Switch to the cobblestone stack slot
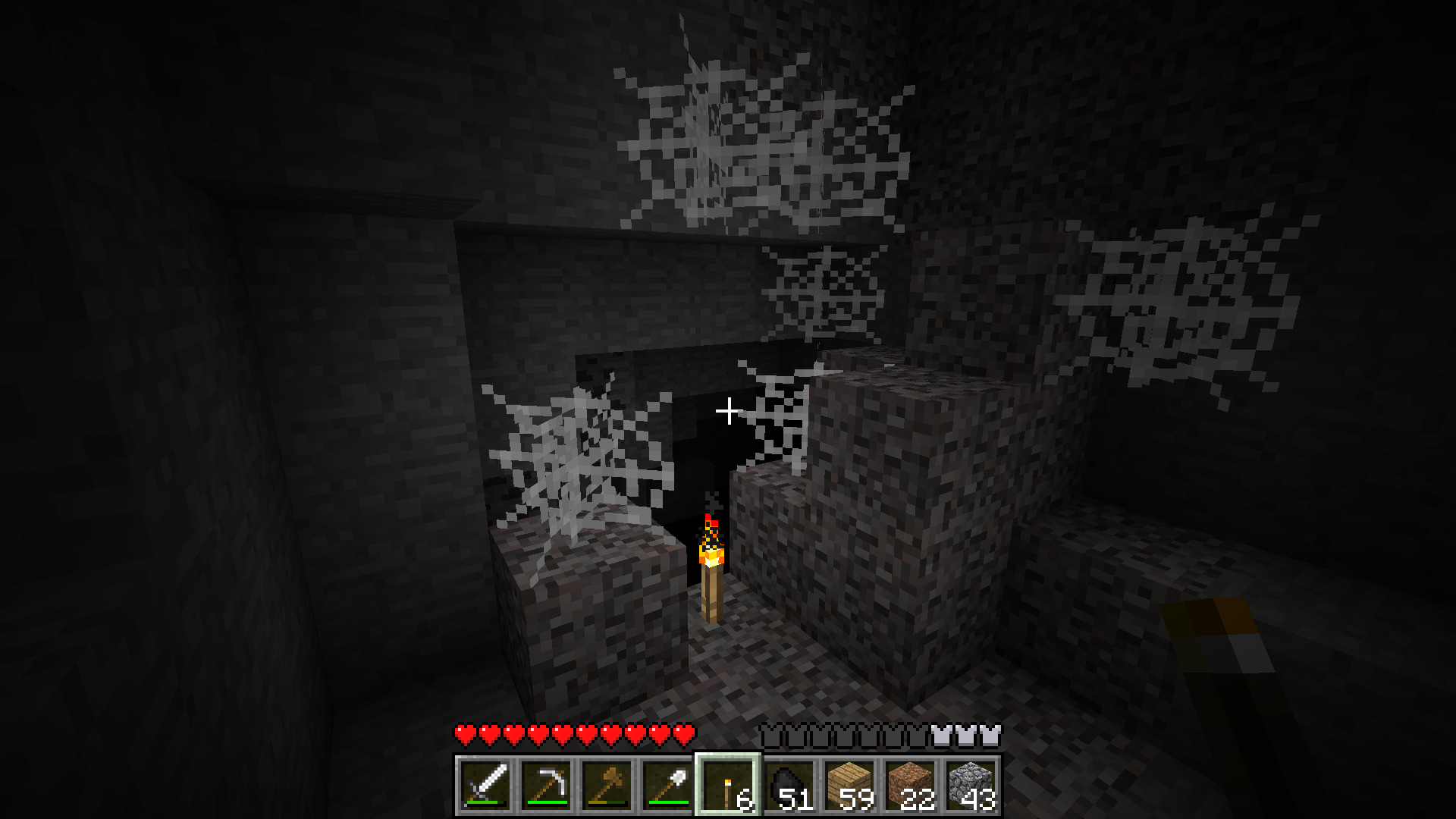1456x819 pixels. point(971,785)
